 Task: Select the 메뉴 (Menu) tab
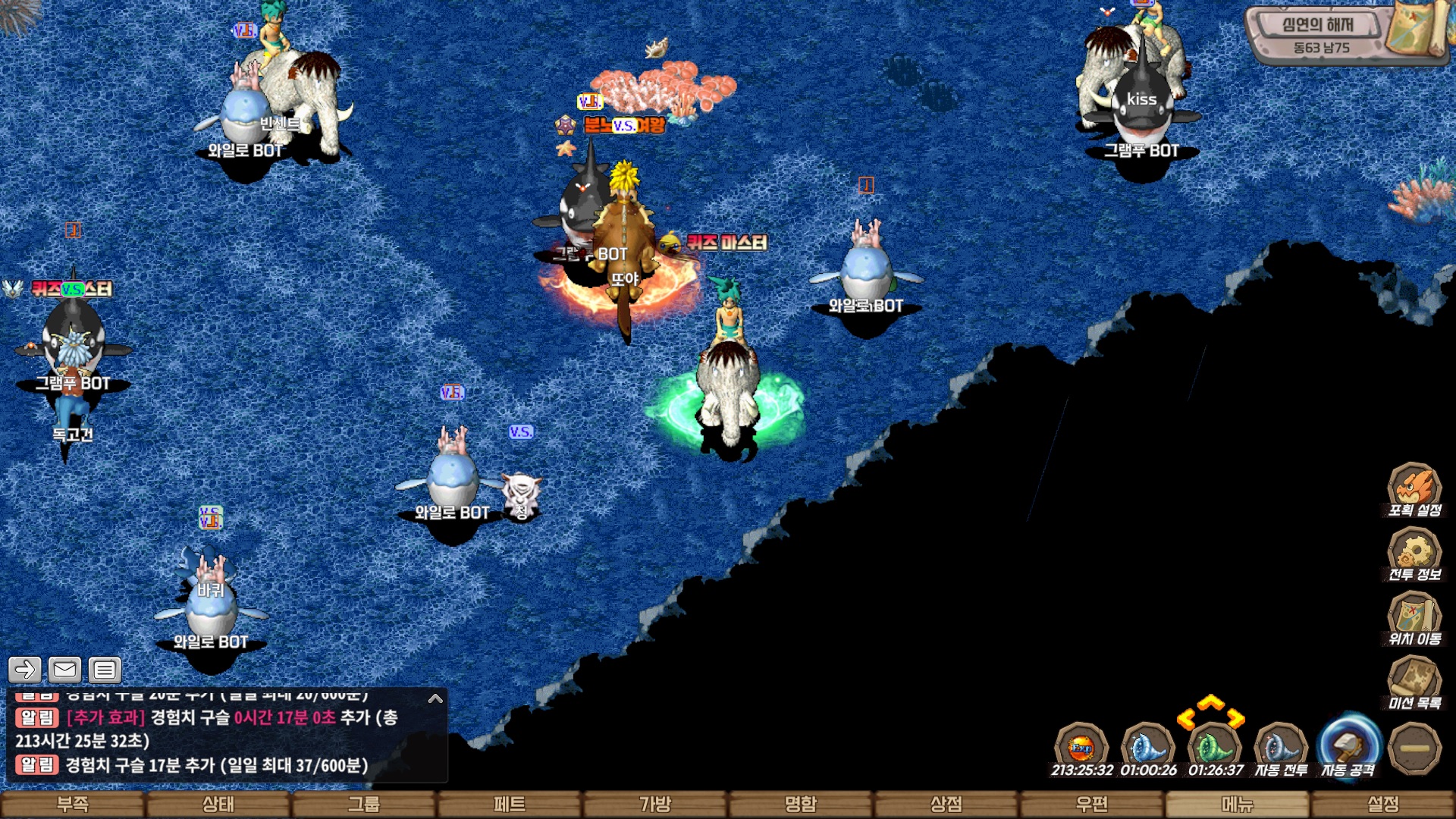pos(1238,804)
